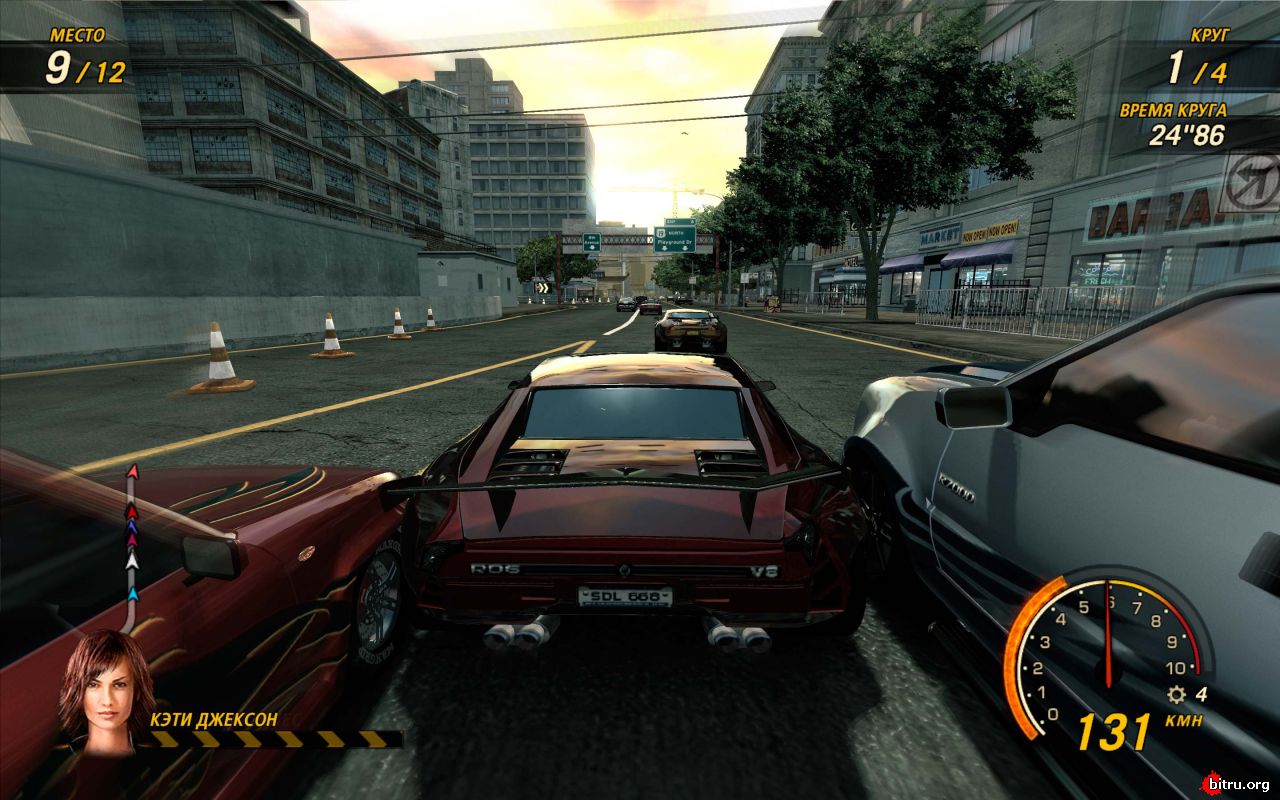Select the gear indicator showing 4

point(1201,695)
